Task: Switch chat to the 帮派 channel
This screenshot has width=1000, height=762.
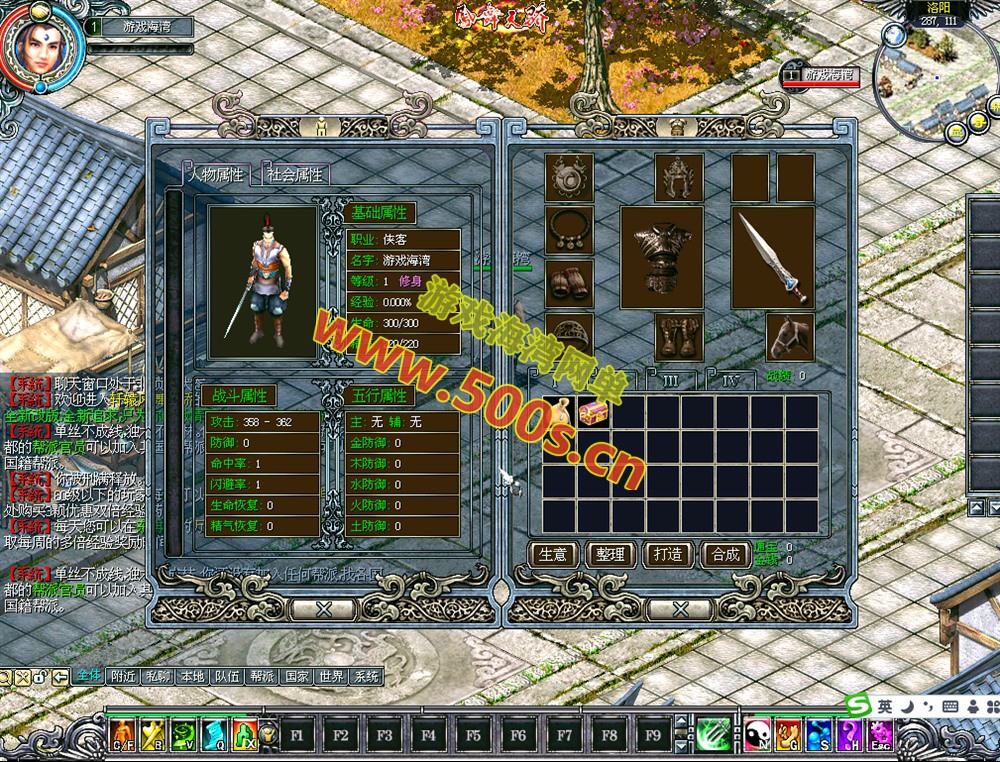Action: click(261, 676)
